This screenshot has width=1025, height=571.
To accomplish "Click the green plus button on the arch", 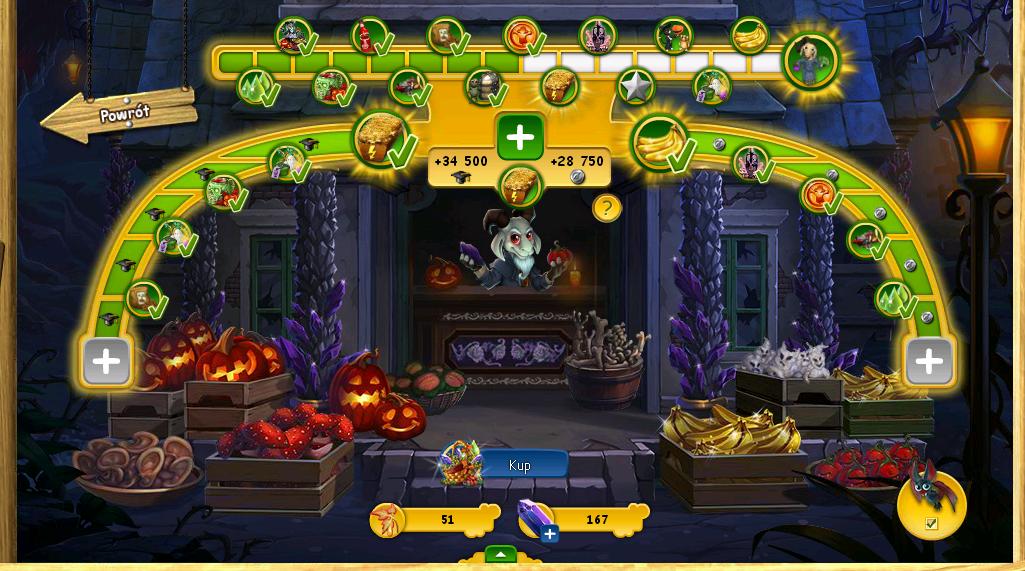I will pyautogui.click(x=520, y=137).
